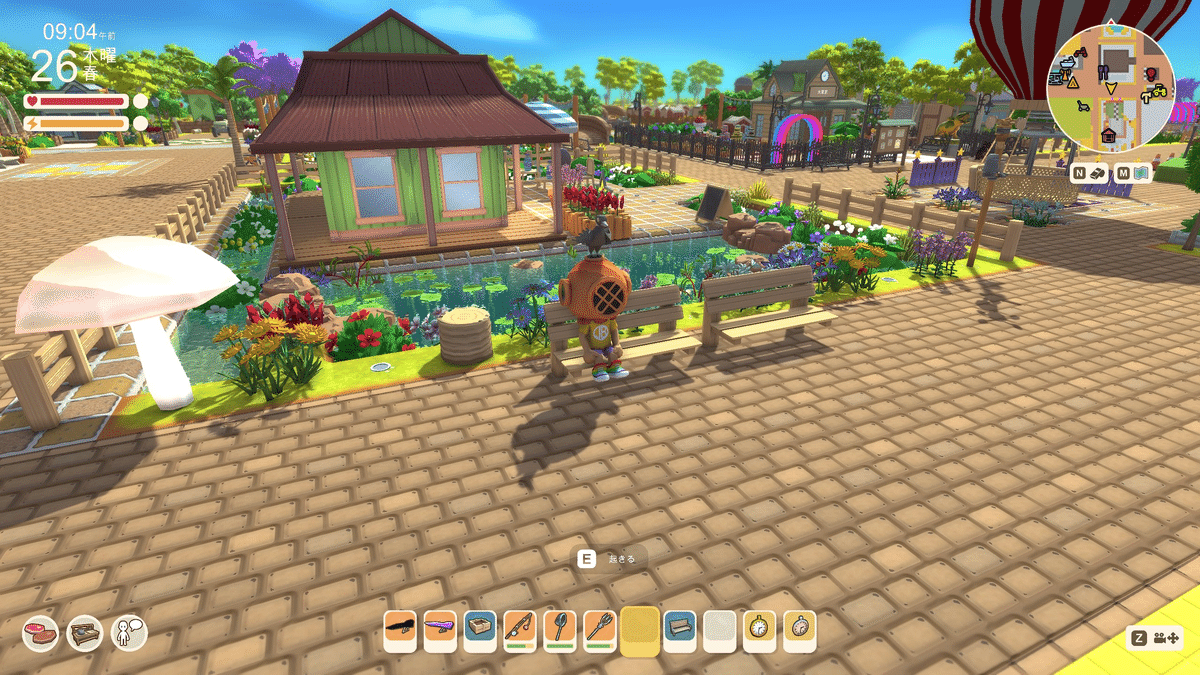Open the character speech bubble icon
The width and height of the screenshot is (1200, 675).
pos(129,633)
